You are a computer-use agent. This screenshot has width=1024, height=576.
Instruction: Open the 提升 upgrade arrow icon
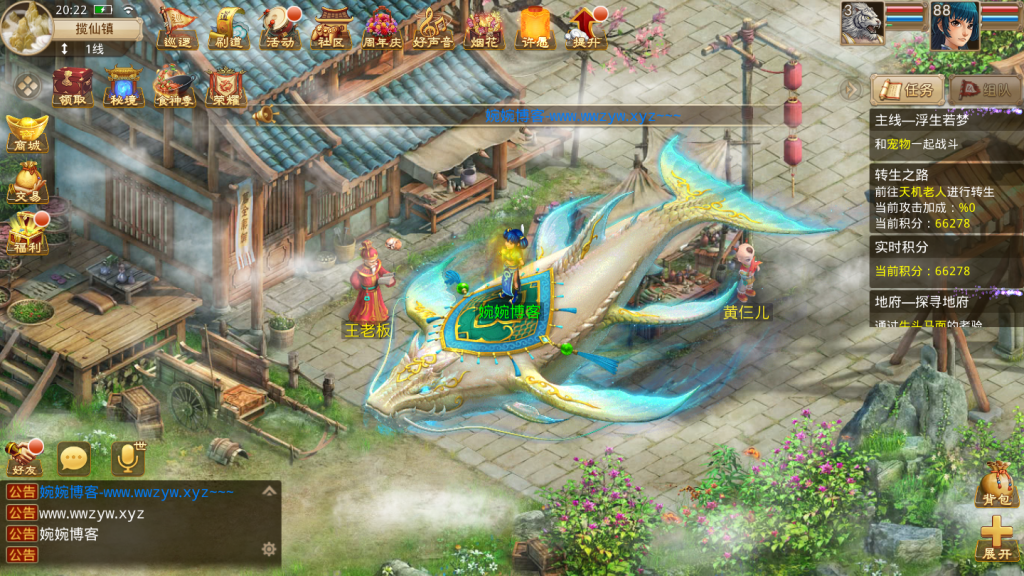click(587, 27)
